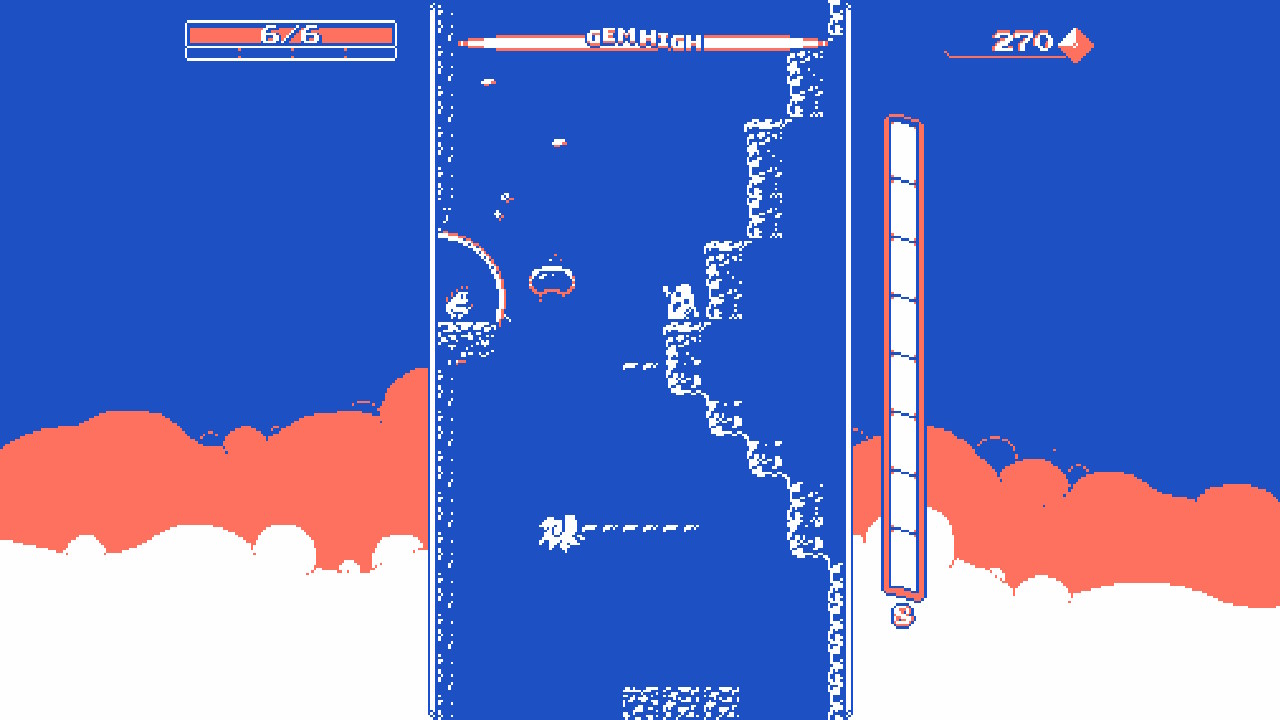Click the right pencil tip of the GEM HIGH banner
This screenshot has height=720, width=1280.
pos(822,42)
